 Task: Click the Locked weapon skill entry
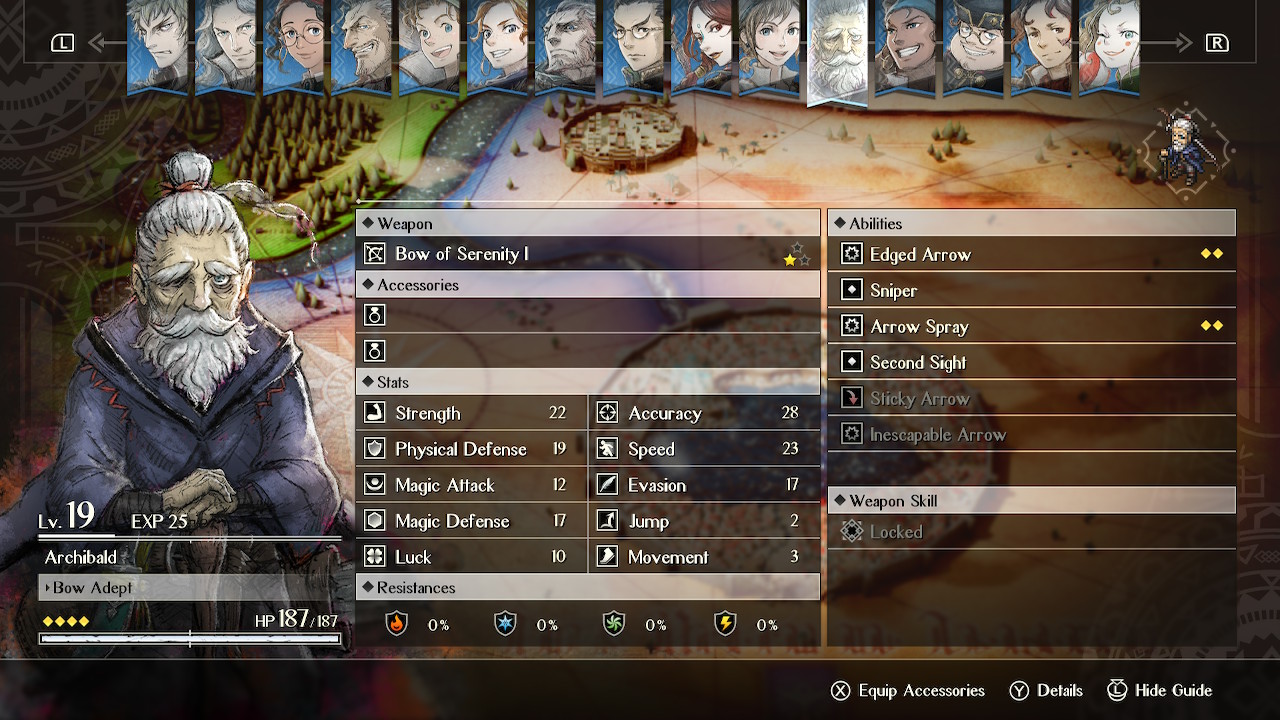(x=1031, y=532)
